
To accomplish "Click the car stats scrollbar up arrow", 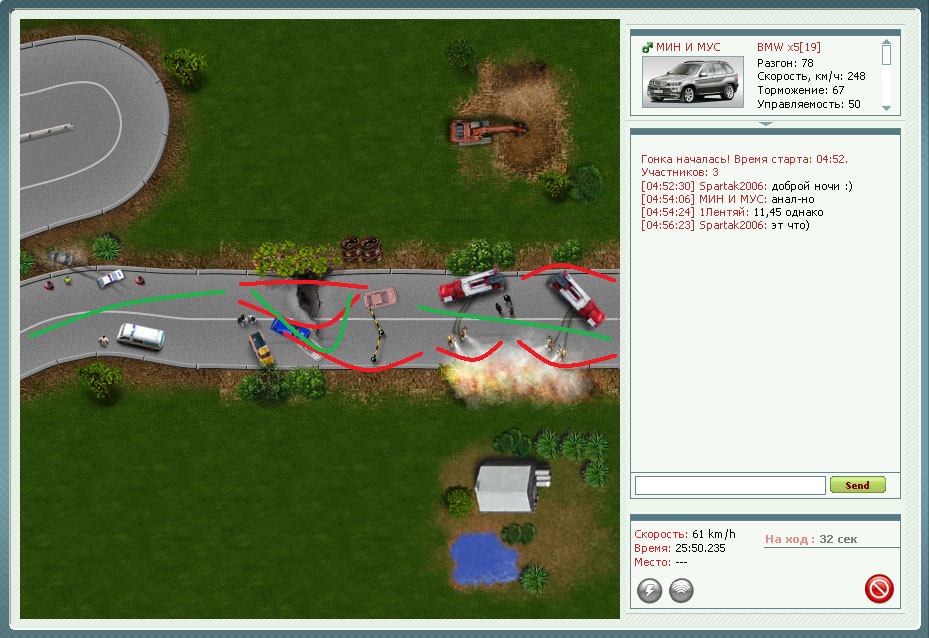I will (x=886, y=44).
